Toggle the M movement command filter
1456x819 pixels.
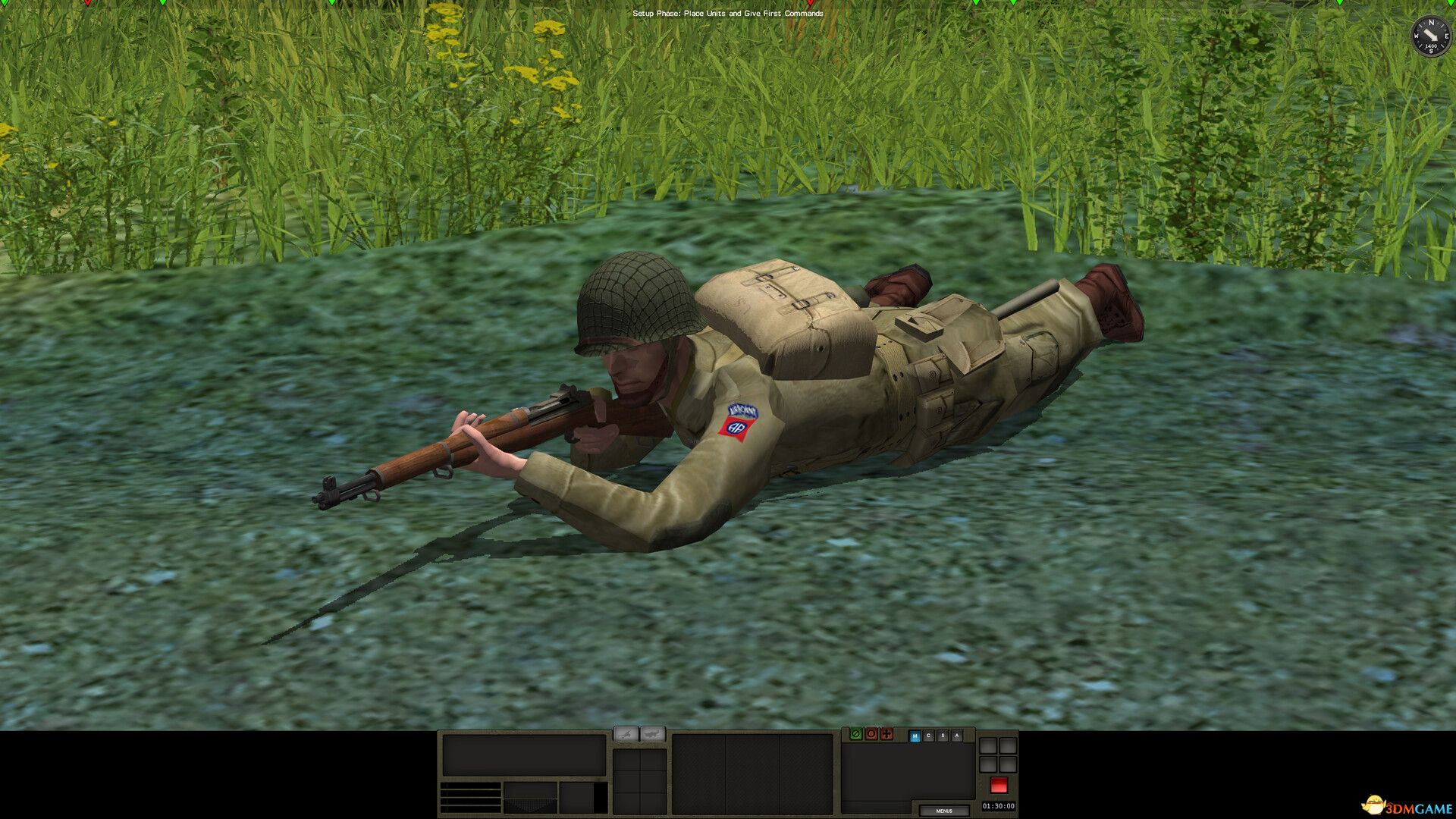[x=915, y=735]
